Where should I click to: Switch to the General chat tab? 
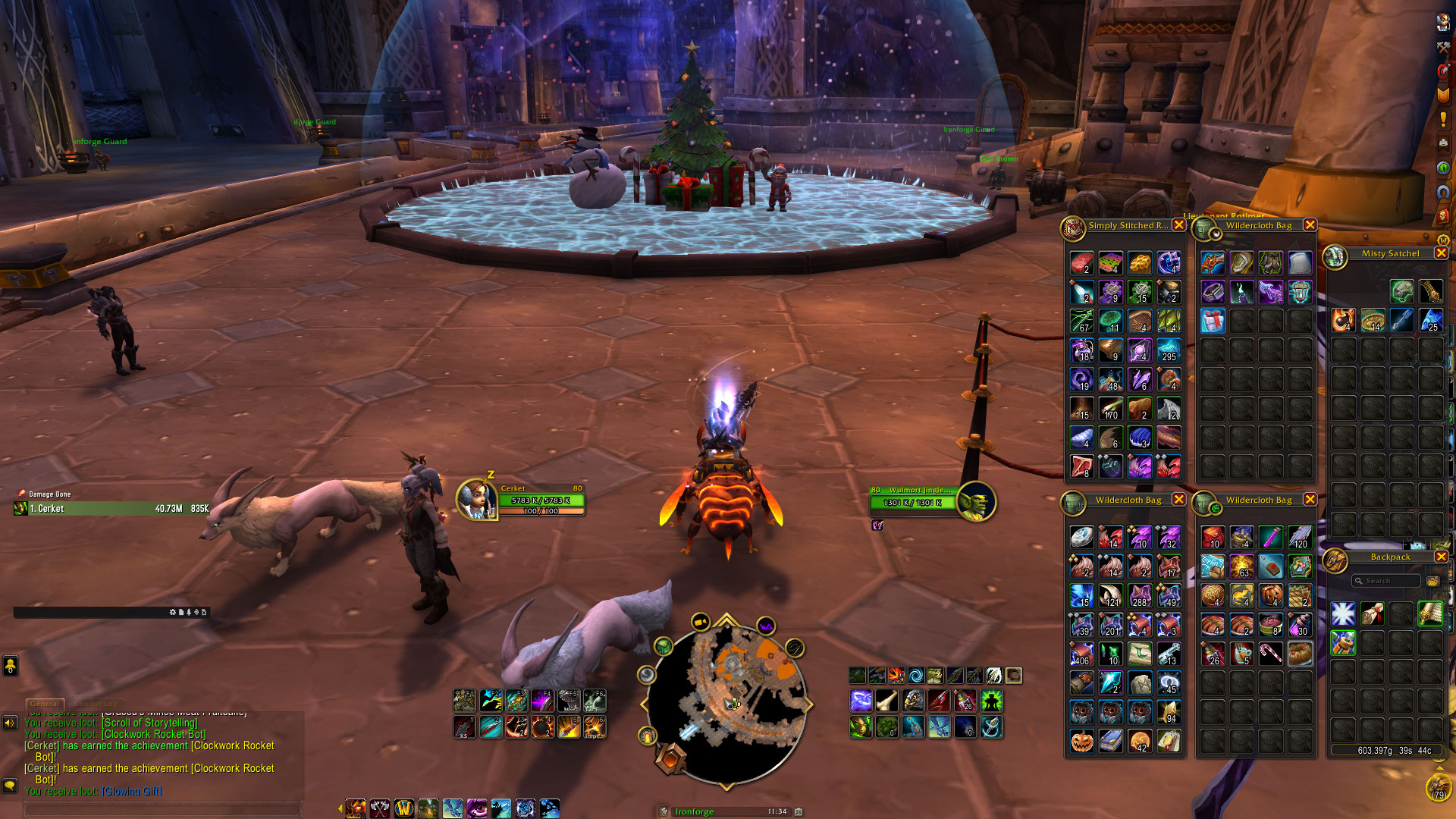tap(45, 704)
